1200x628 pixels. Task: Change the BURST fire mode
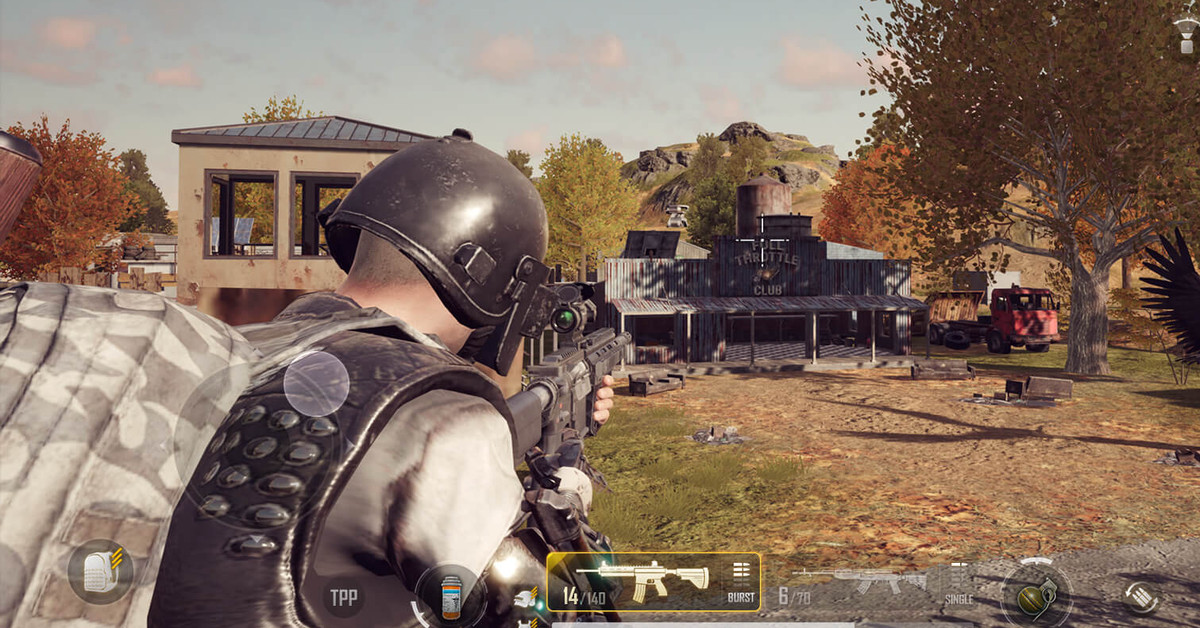pos(741,581)
